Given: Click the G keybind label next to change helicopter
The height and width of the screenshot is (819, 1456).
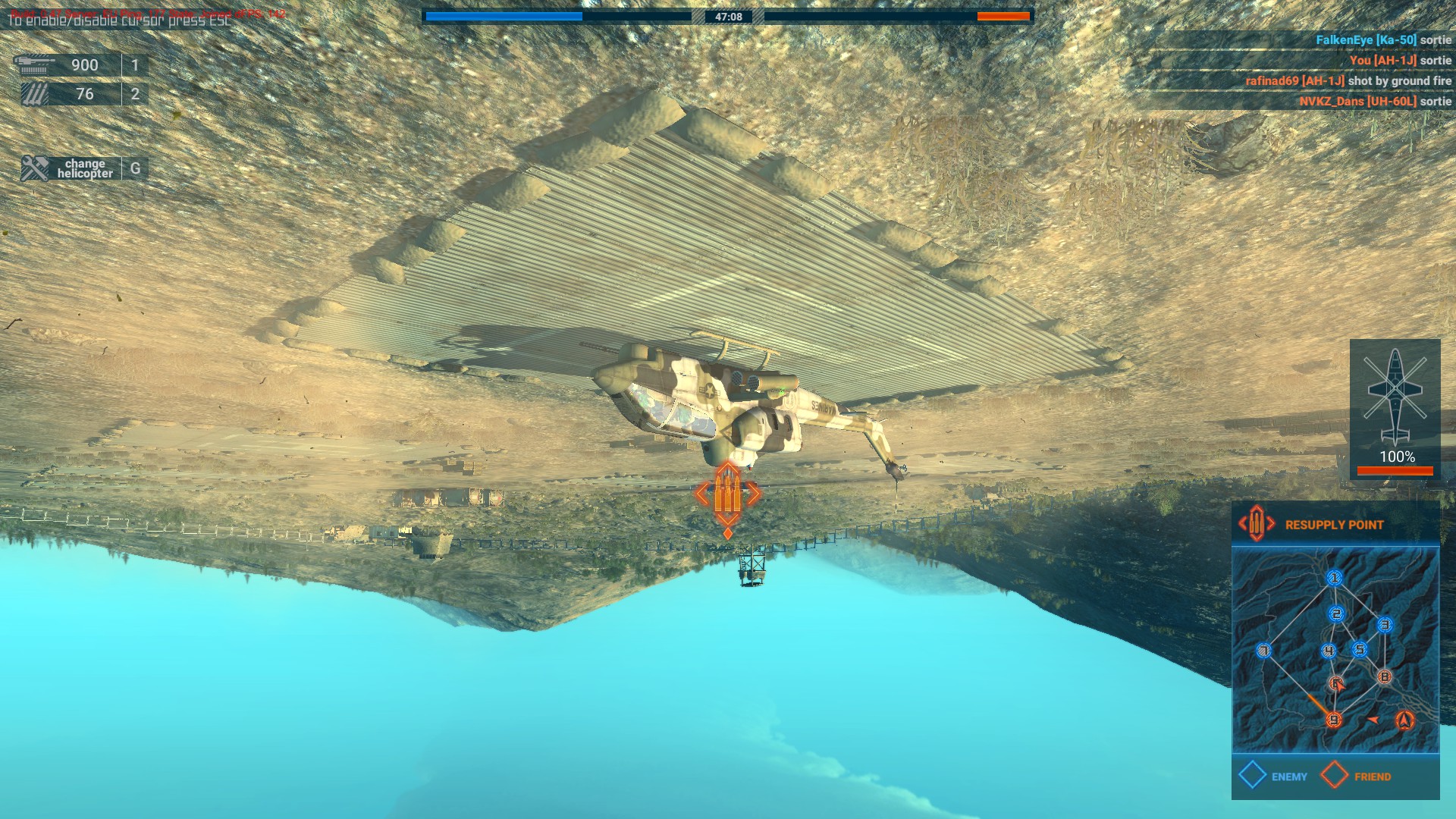Looking at the screenshot, I should [136, 169].
